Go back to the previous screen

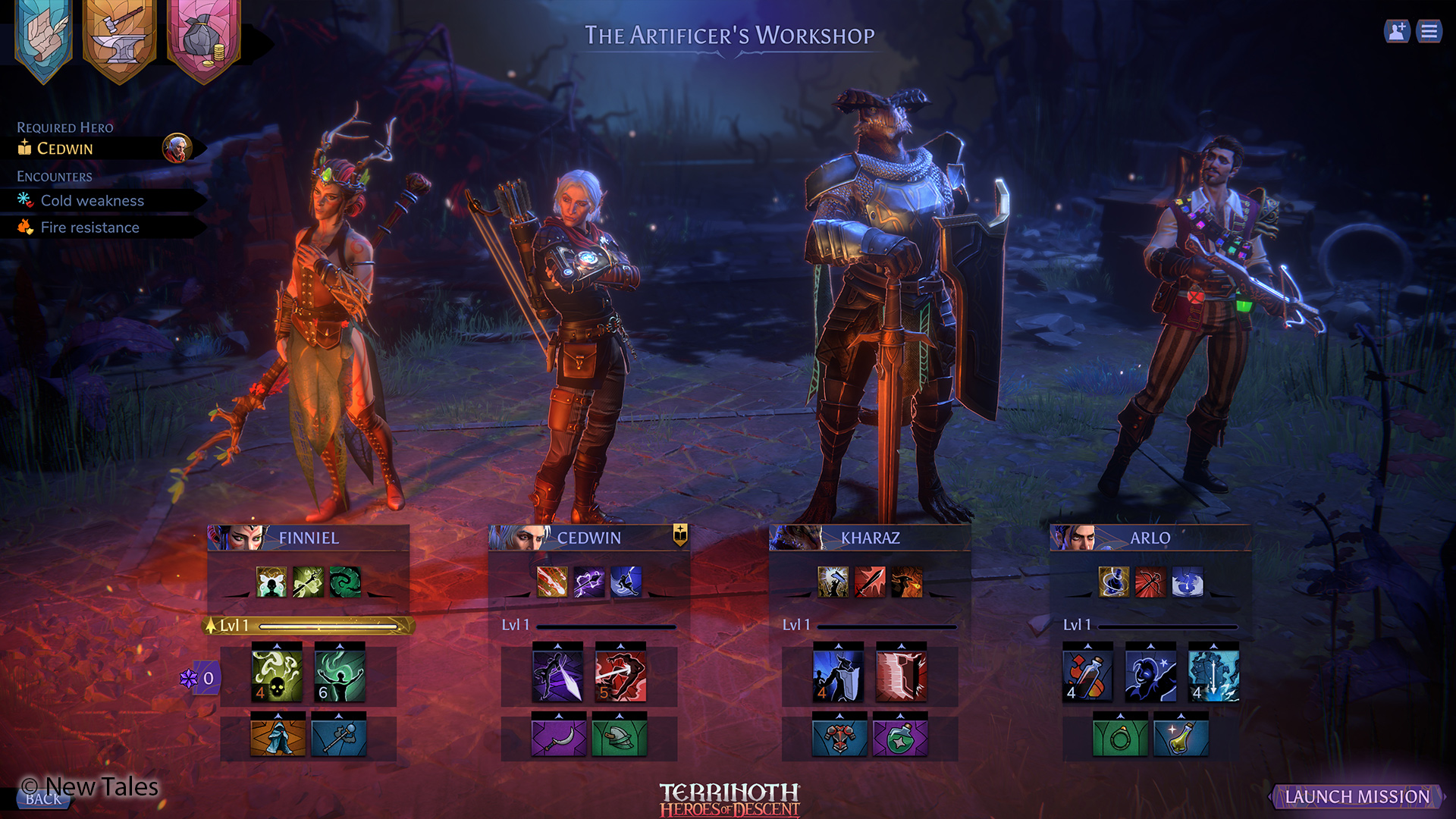coord(43,799)
